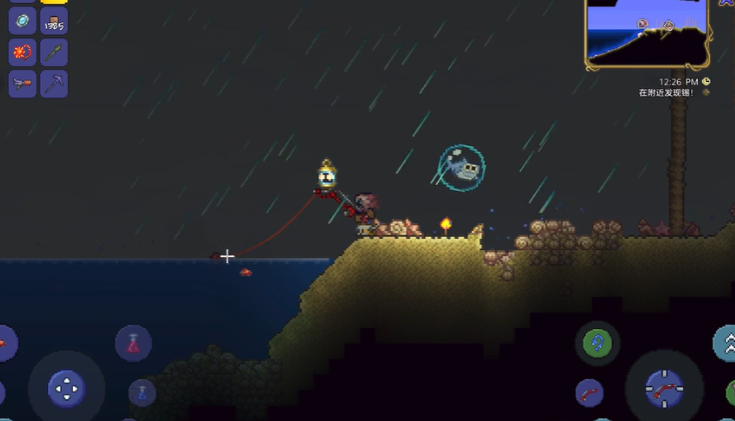735x421 pixels.
Task: Activate the green grappling hook button
Action: [597, 344]
